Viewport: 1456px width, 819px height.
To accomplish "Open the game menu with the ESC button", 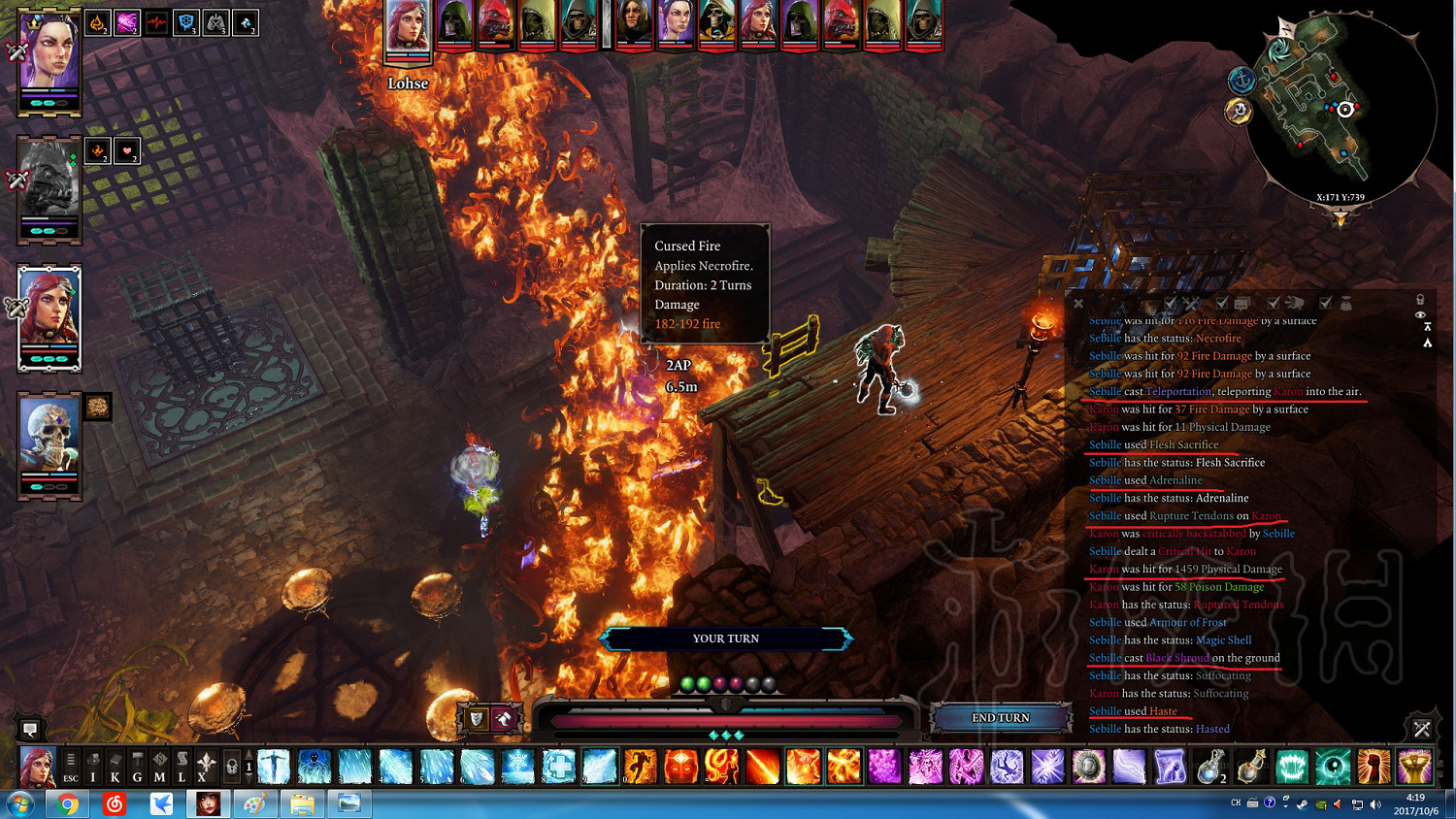I will [71, 766].
